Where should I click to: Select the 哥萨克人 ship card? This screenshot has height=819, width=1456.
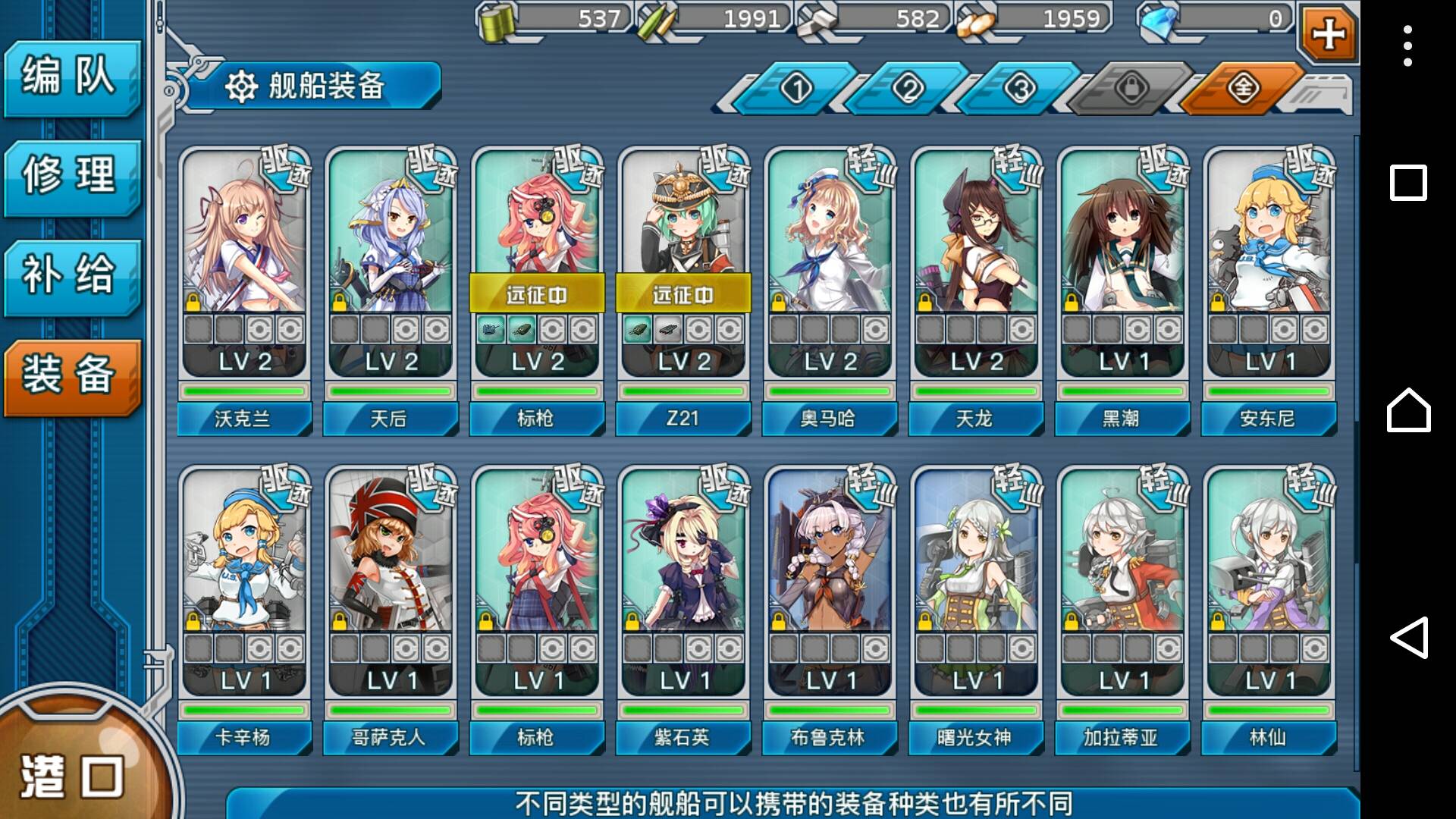click(391, 607)
